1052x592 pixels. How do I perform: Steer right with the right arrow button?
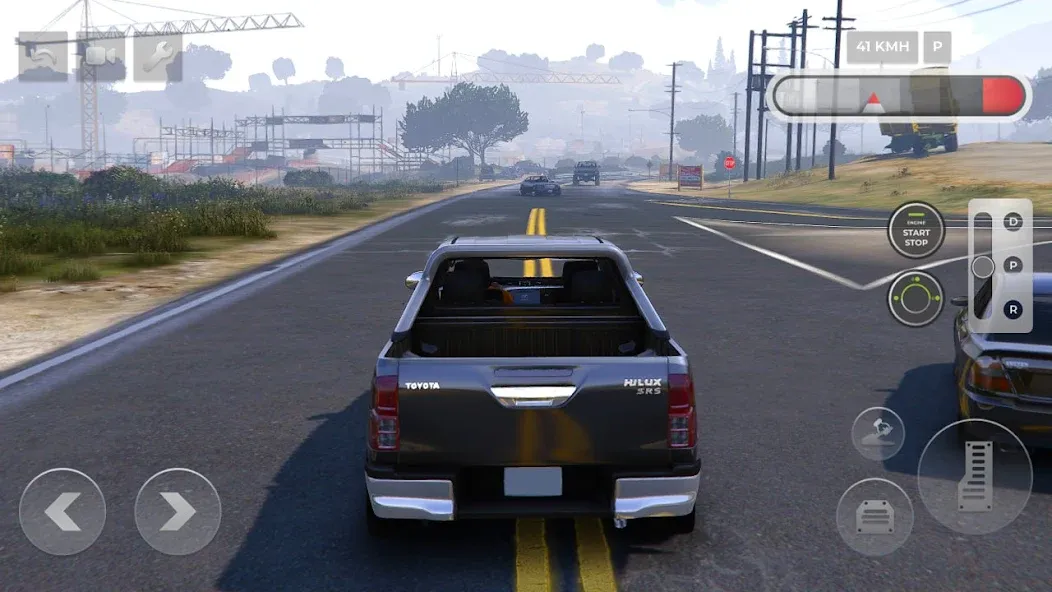(177, 512)
